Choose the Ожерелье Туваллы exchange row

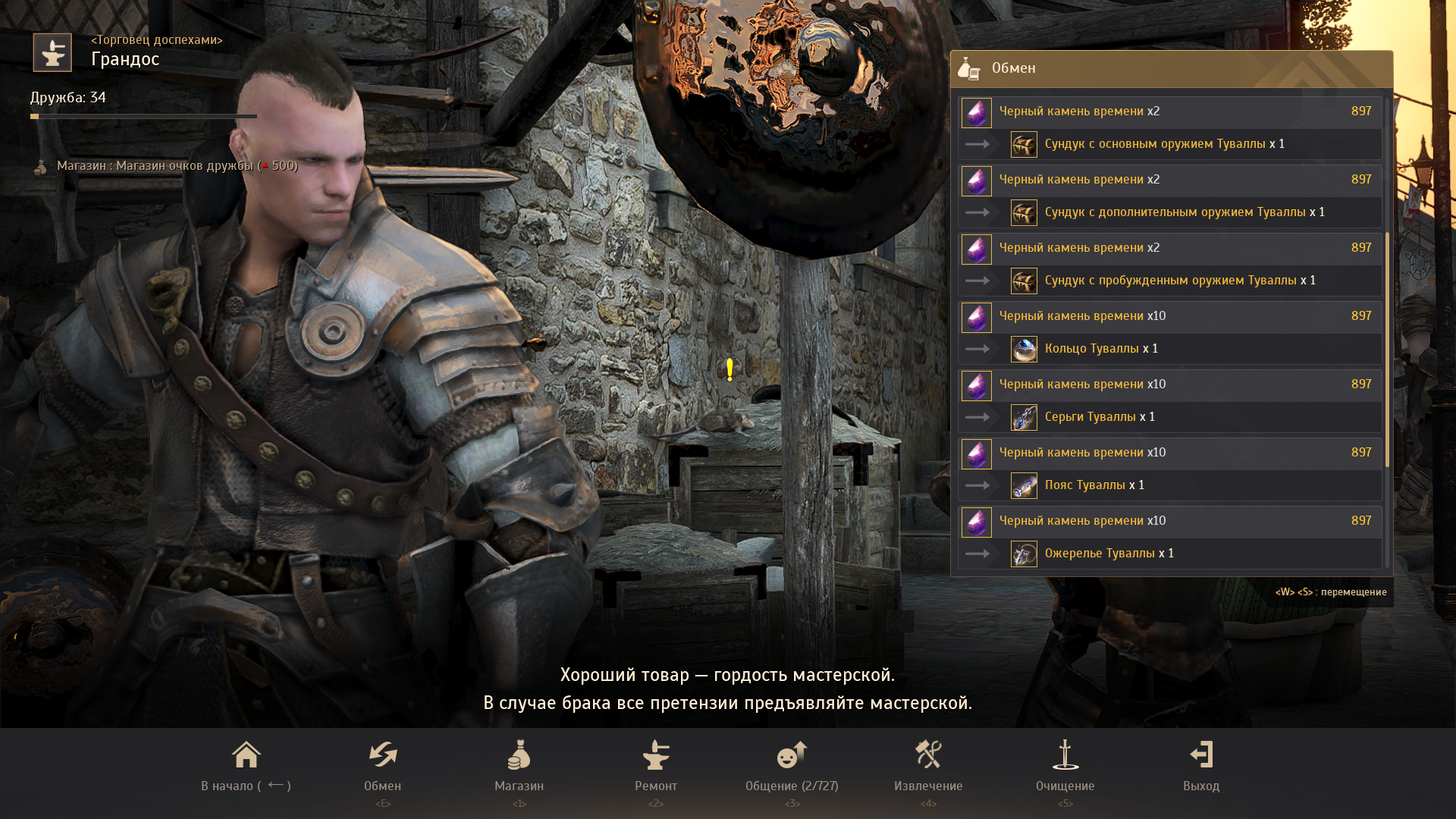[x=1169, y=538]
